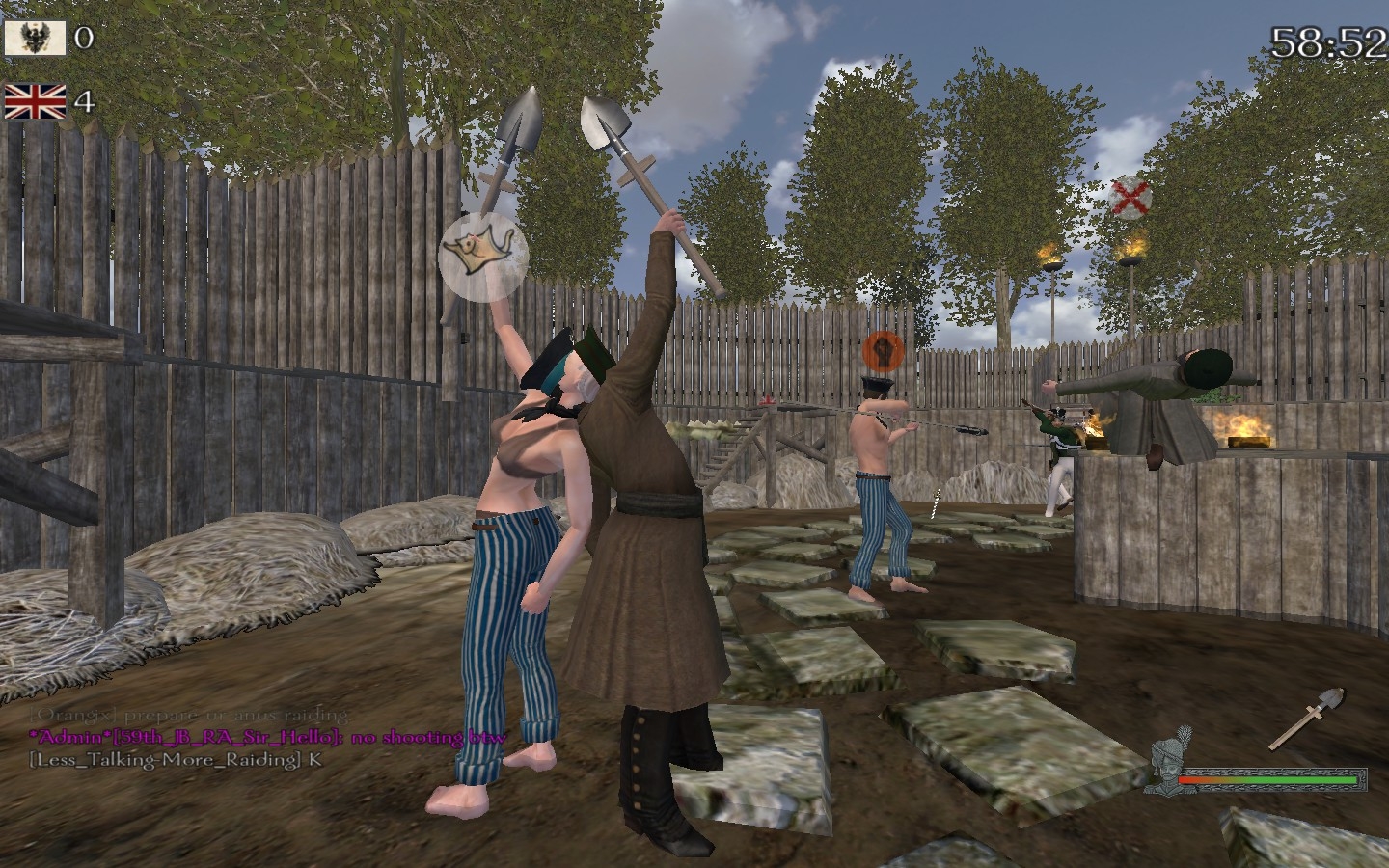Click the red cross banner marker
Screen dimensions: 1389x868
coord(1130,198)
